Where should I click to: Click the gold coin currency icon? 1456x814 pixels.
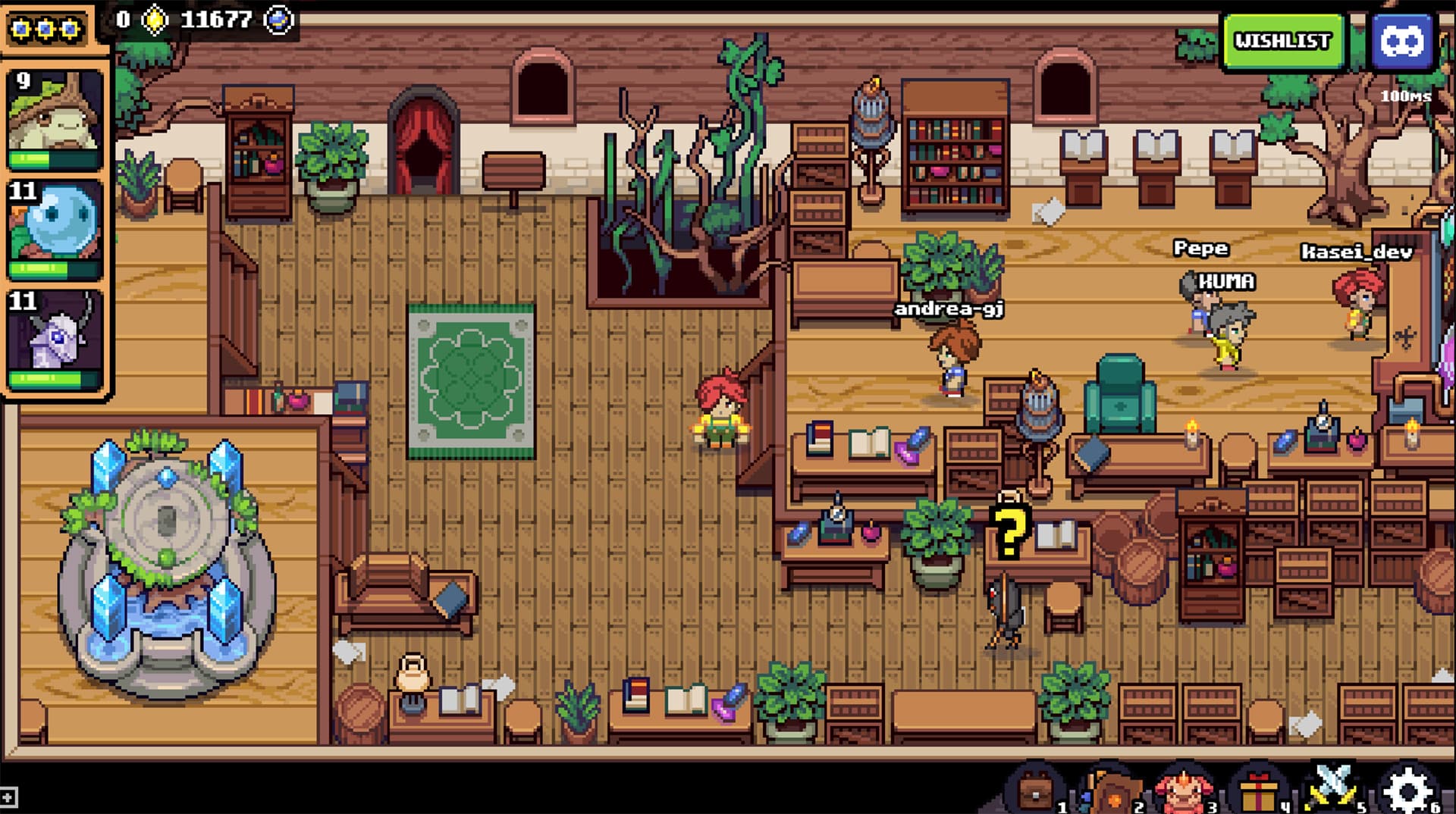coord(155,21)
